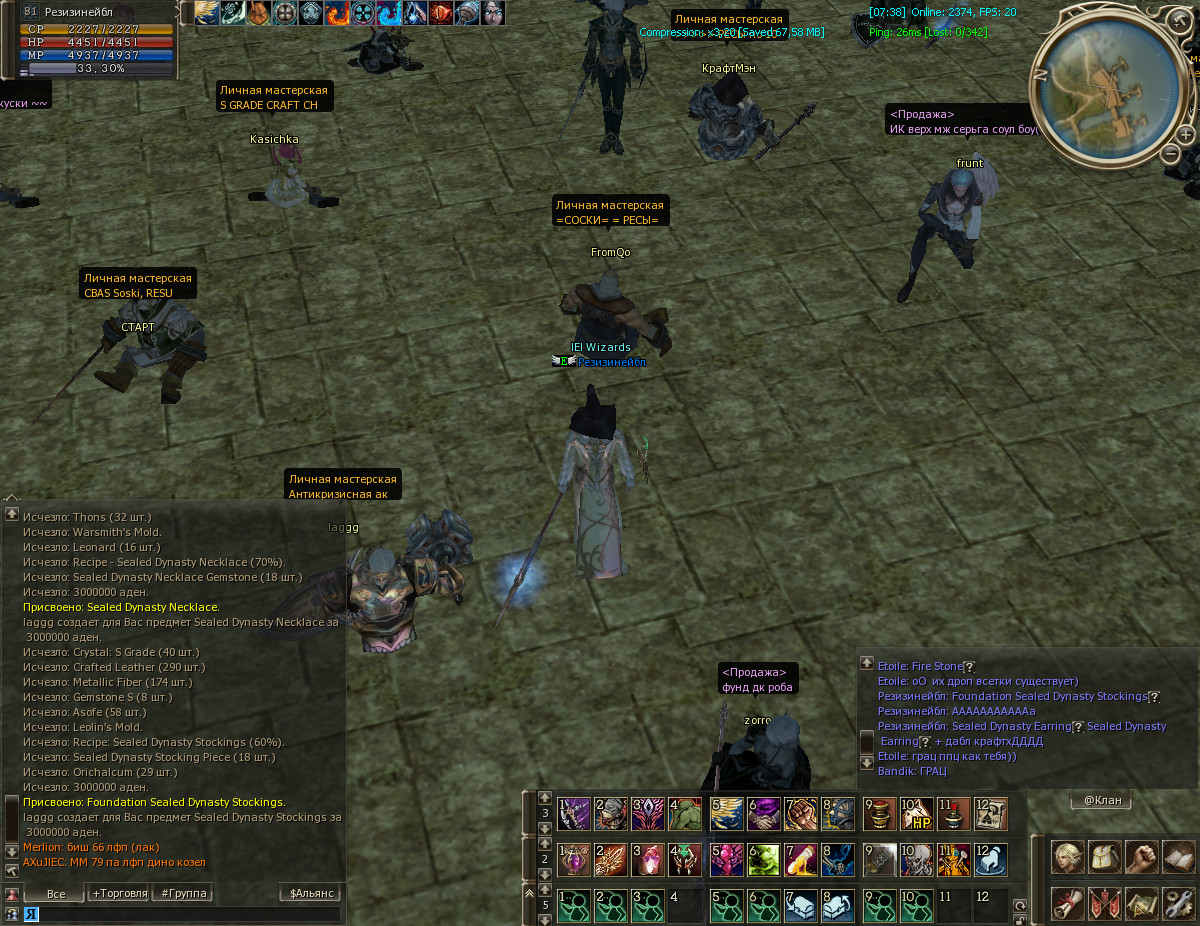Image resolution: width=1200 pixels, height=926 pixels.
Task: Switch to the Все chat tab
Action: click(x=55, y=893)
